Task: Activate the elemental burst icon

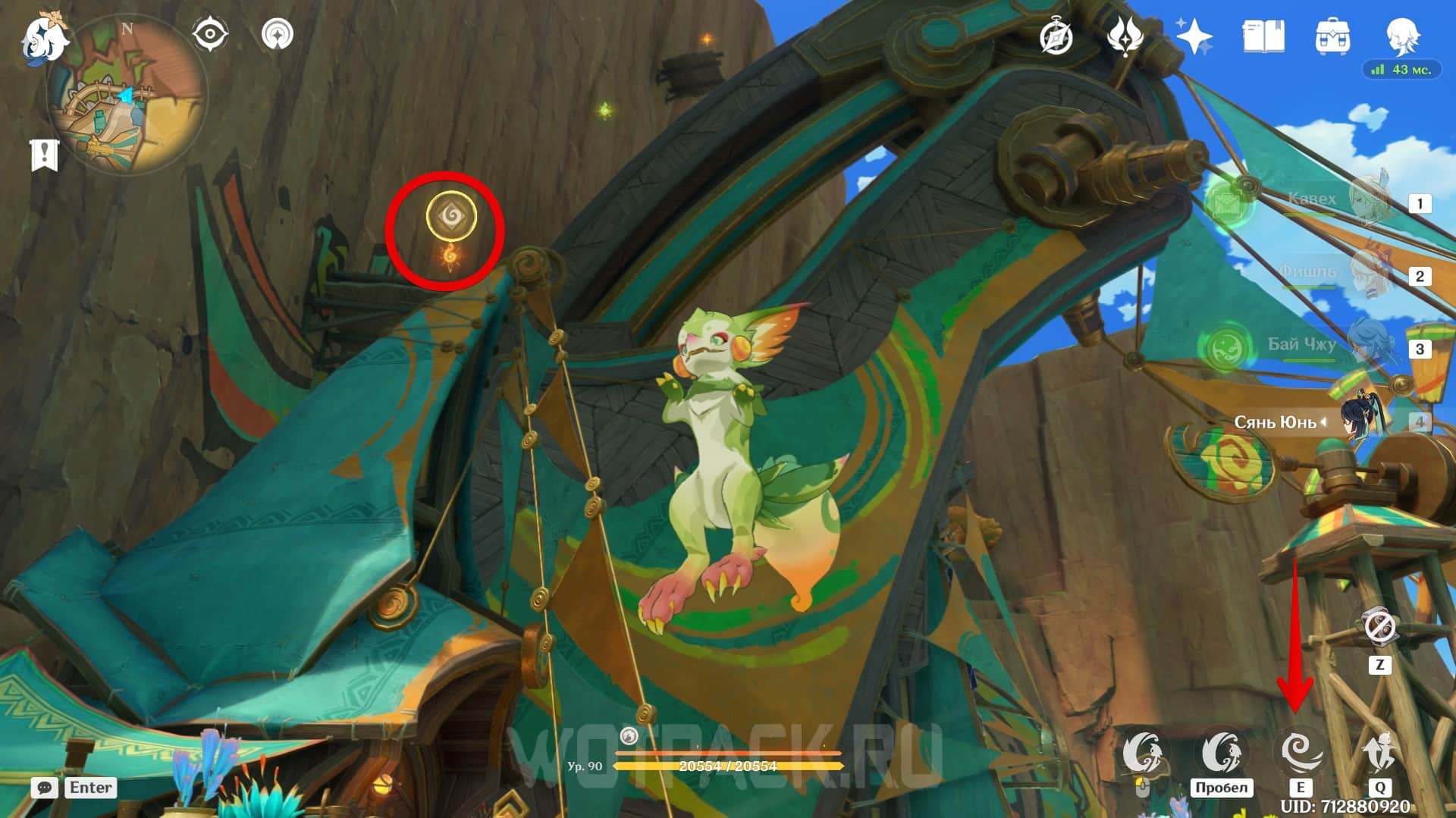Action: [1379, 752]
